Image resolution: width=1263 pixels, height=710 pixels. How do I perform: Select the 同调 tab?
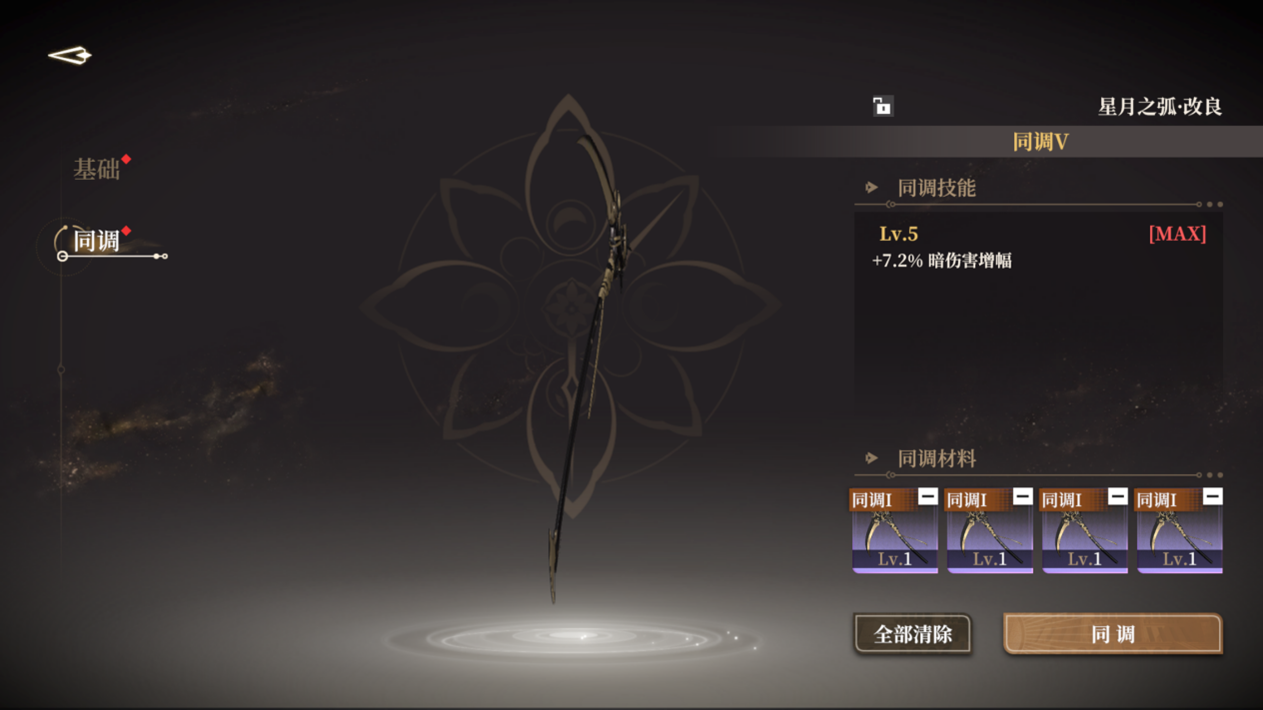[x=97, y=241]
